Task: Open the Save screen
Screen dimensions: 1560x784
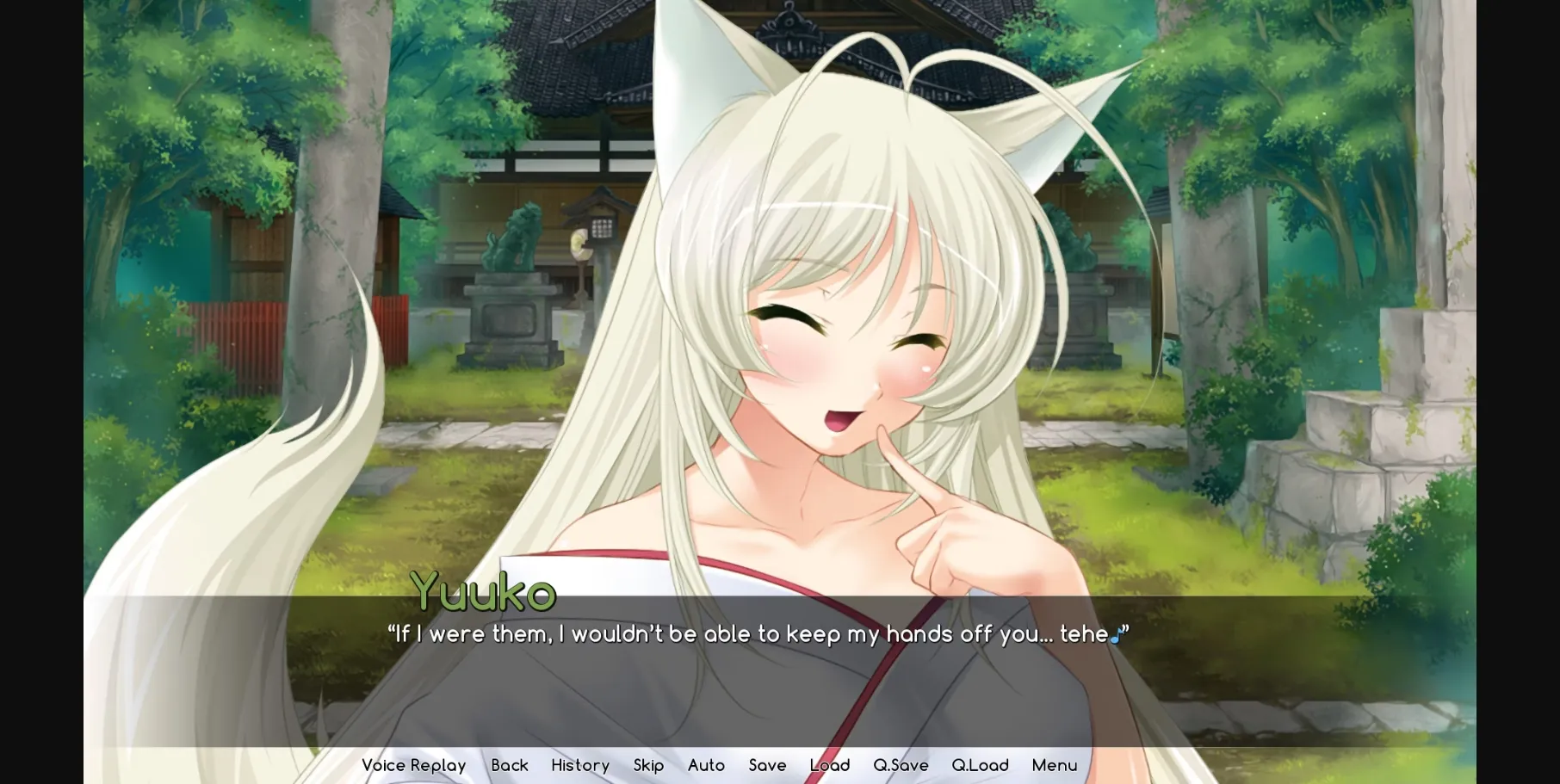Action: coord(767,765)
